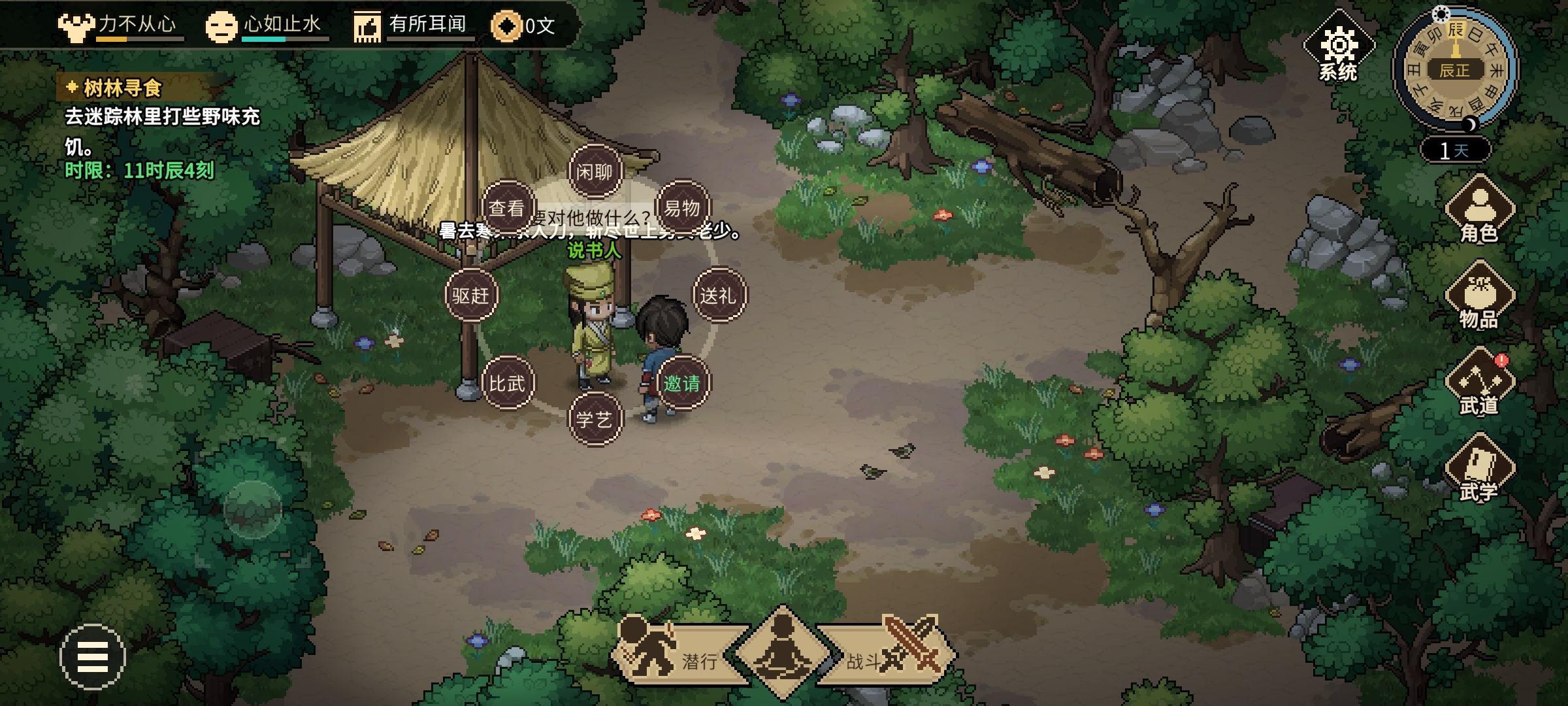Image resolution: width=1568 pixels, height=706 pixels.
Task: Choose the 易物 trade option
Action: click(682, 209)
